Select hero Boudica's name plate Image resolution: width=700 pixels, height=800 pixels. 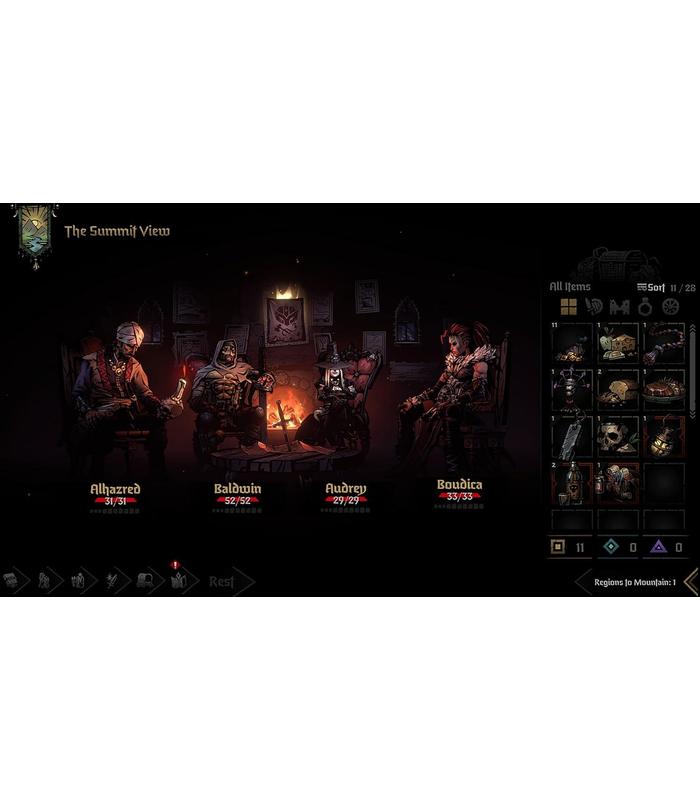pyautogui.click(x=459, y=485)
